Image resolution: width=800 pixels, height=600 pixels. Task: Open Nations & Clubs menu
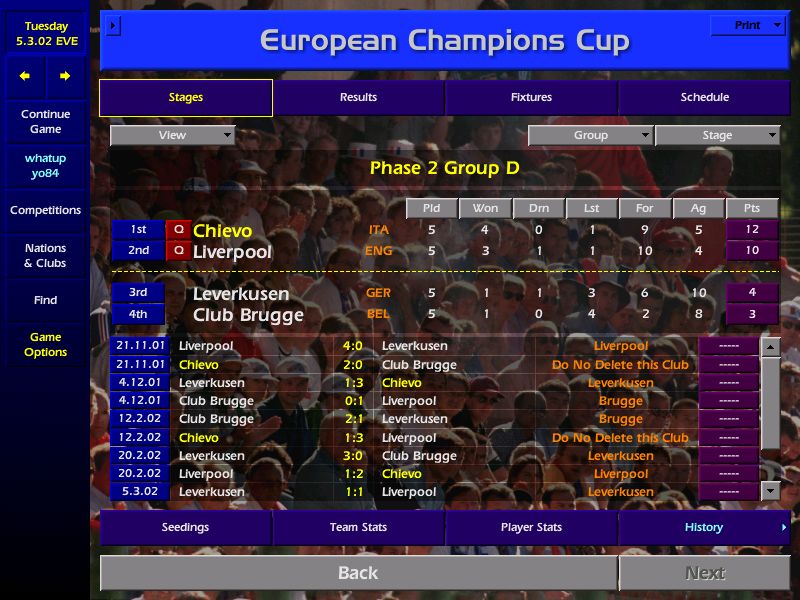click(x=45, y=255)
